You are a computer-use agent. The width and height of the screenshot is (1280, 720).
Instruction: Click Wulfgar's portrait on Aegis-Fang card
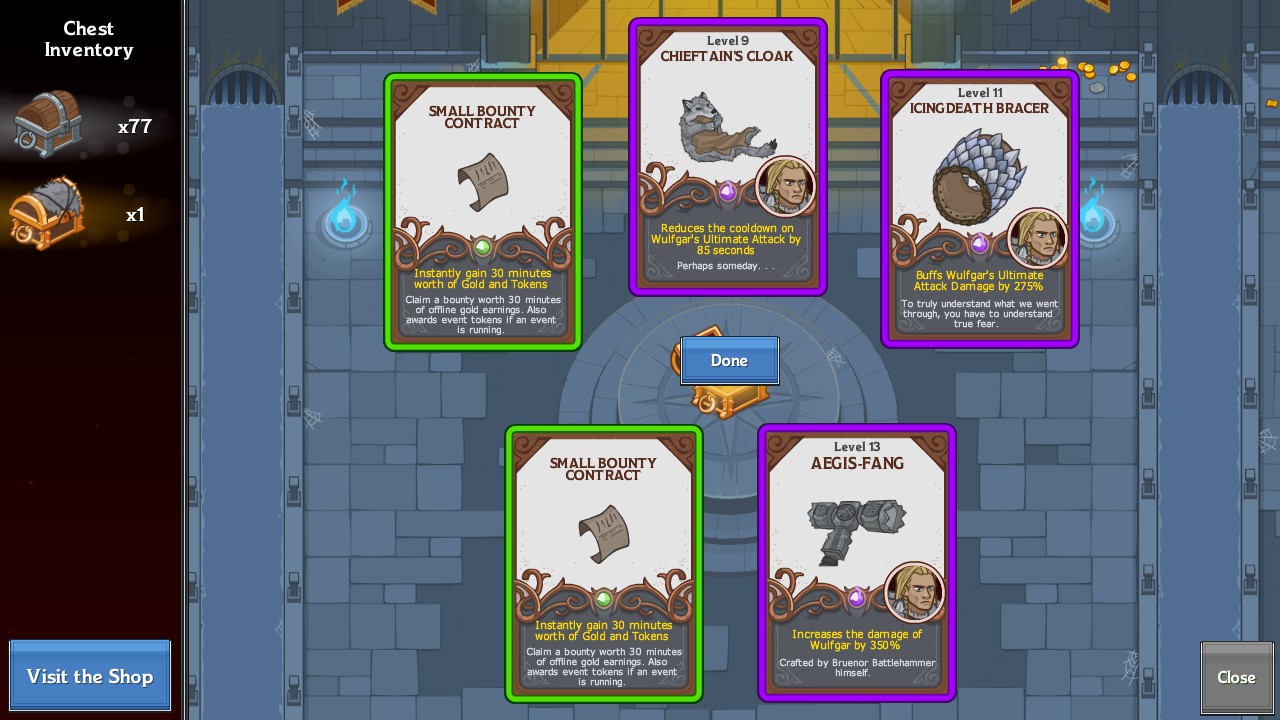(916, 592)
